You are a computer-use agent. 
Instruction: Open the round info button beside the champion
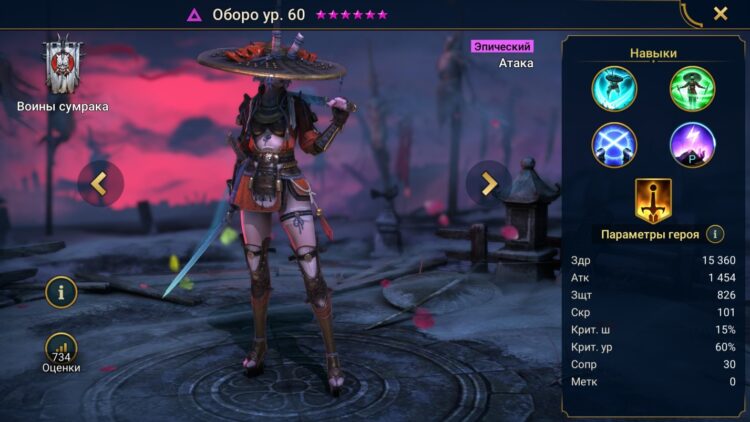pos(61,291)
